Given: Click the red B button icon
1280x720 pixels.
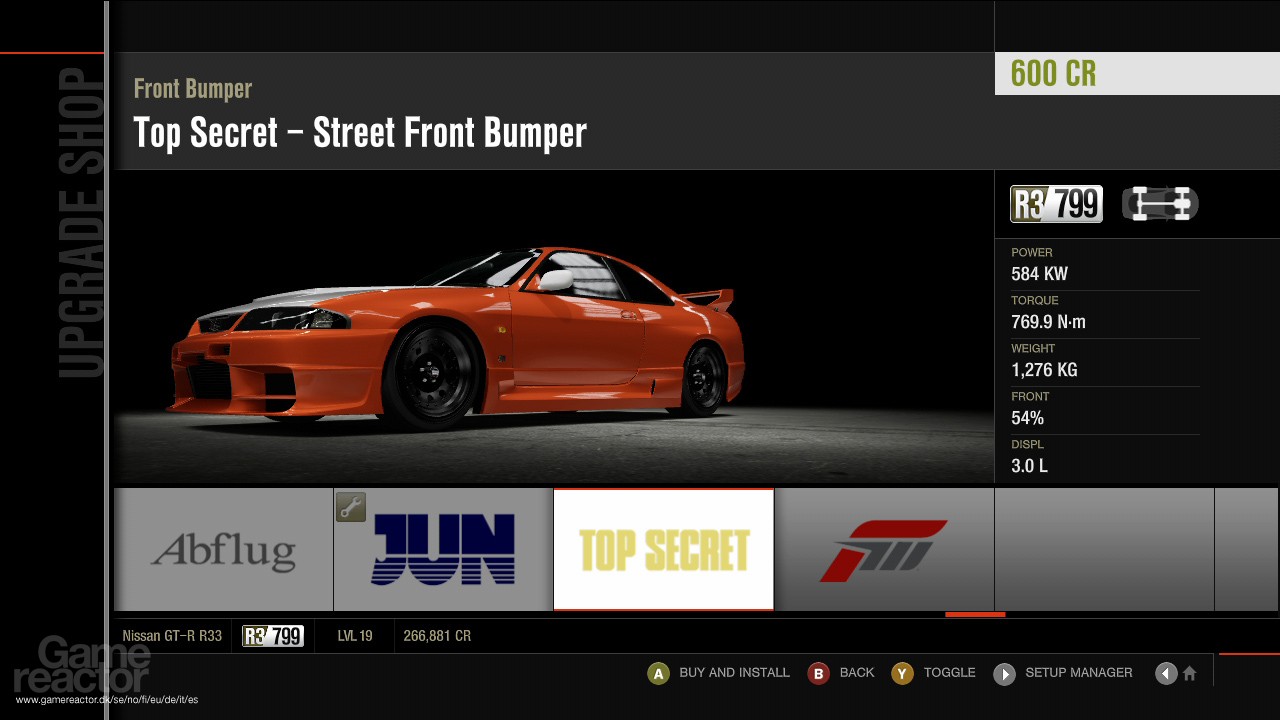Looking at the screenshot, I should tap(819, 673).
